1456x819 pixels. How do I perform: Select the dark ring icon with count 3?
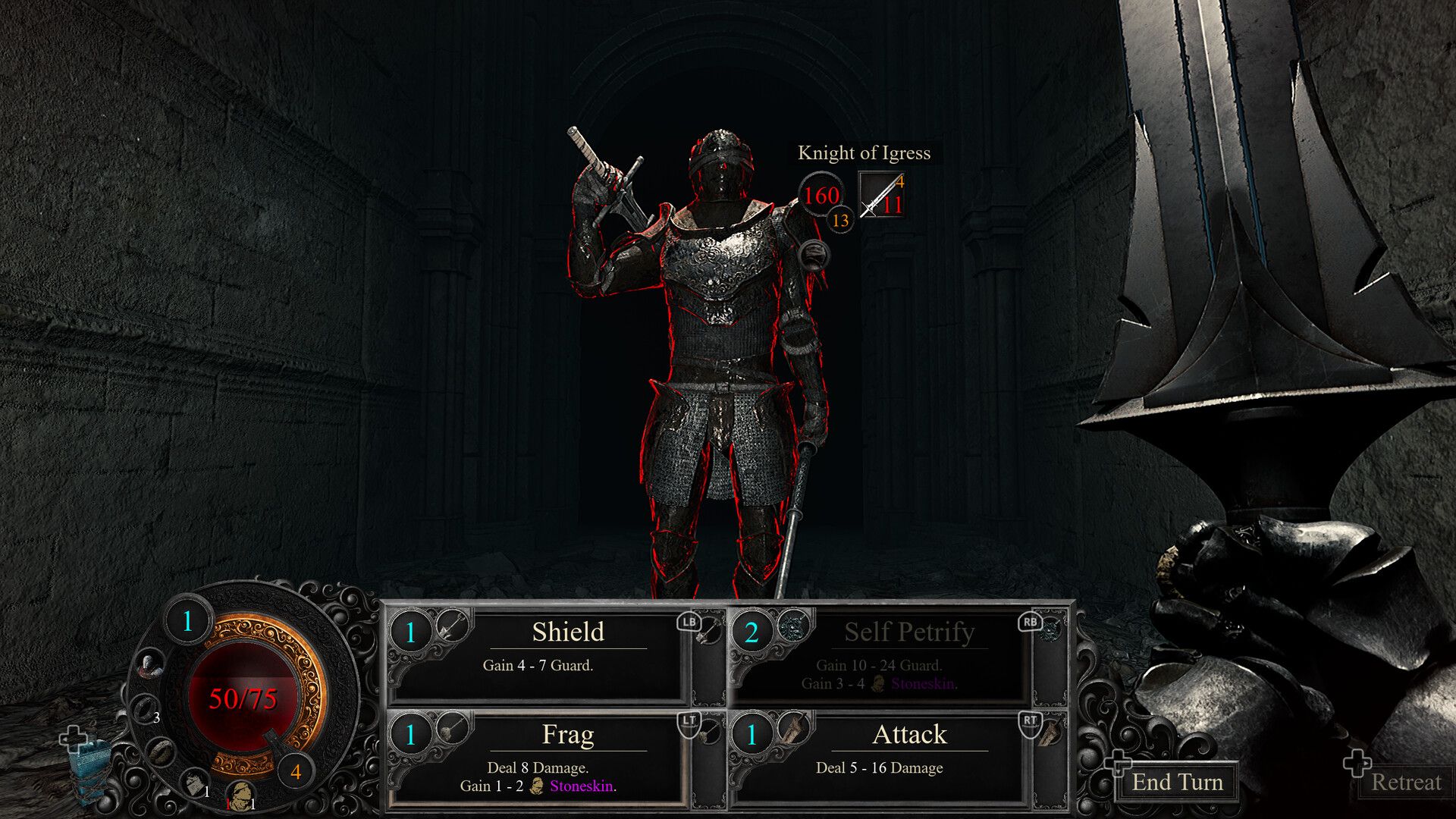tap(145, 710)
